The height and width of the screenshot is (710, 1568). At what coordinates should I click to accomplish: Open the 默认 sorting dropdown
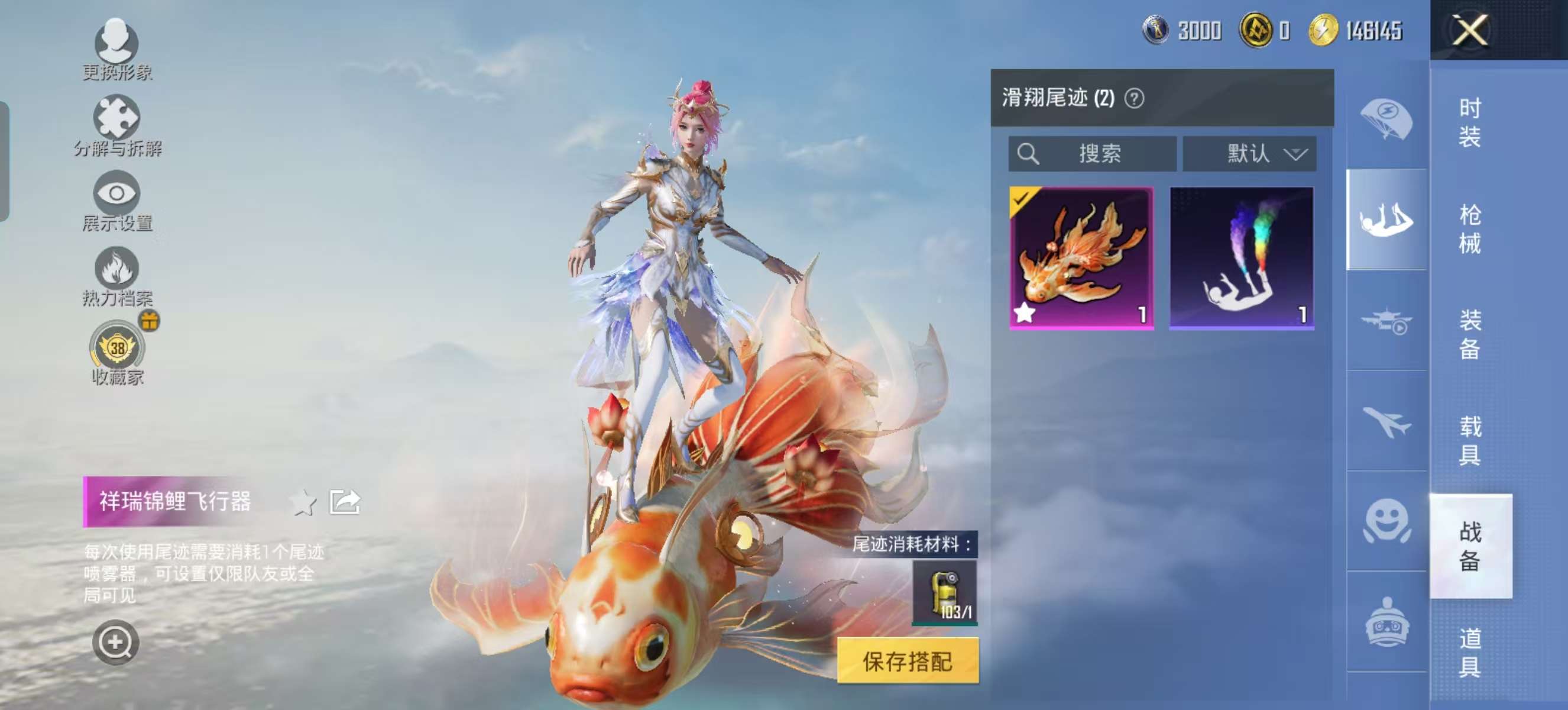[x=1250, y=154]
